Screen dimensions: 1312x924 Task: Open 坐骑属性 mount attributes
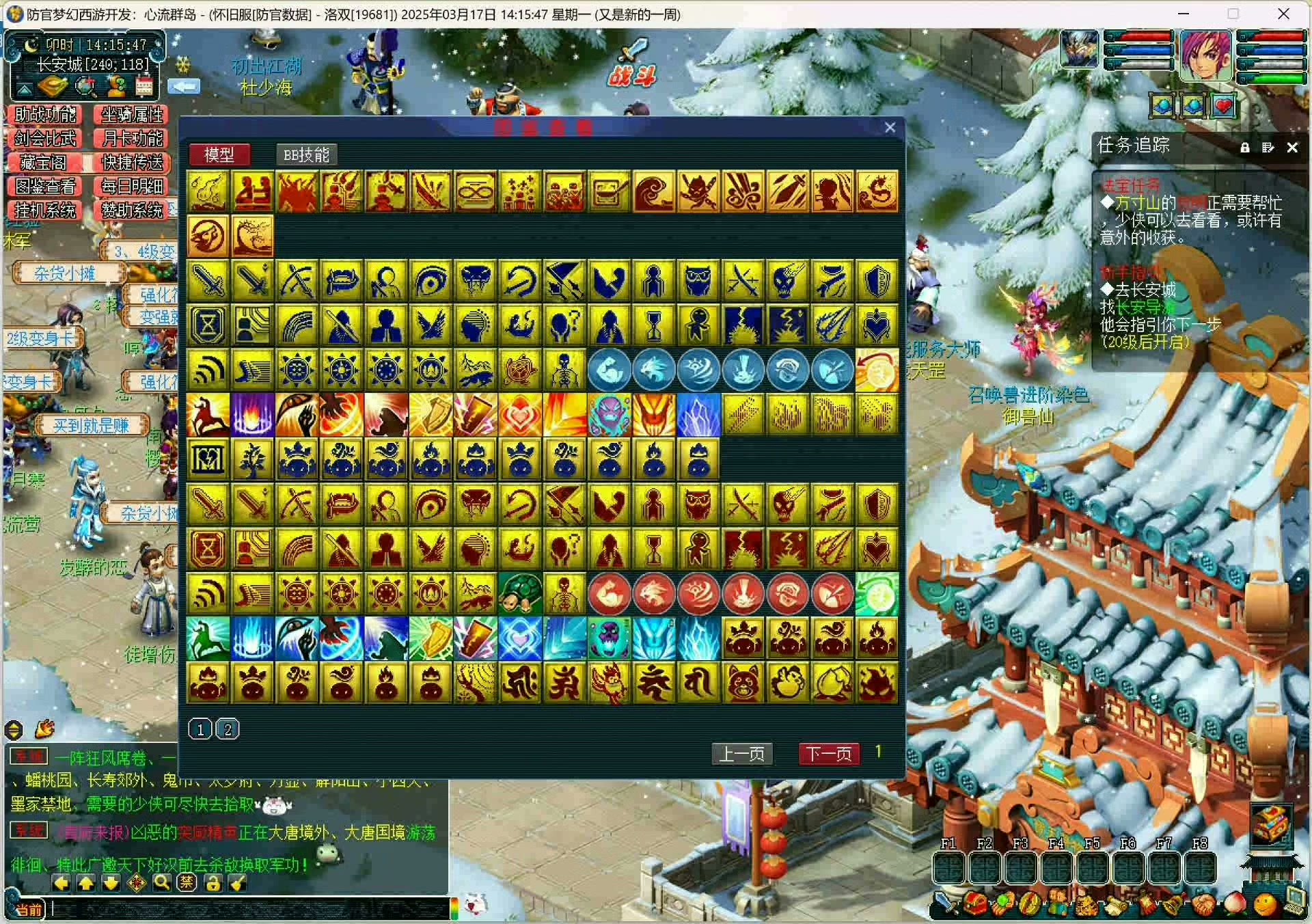tap(132, 115)
